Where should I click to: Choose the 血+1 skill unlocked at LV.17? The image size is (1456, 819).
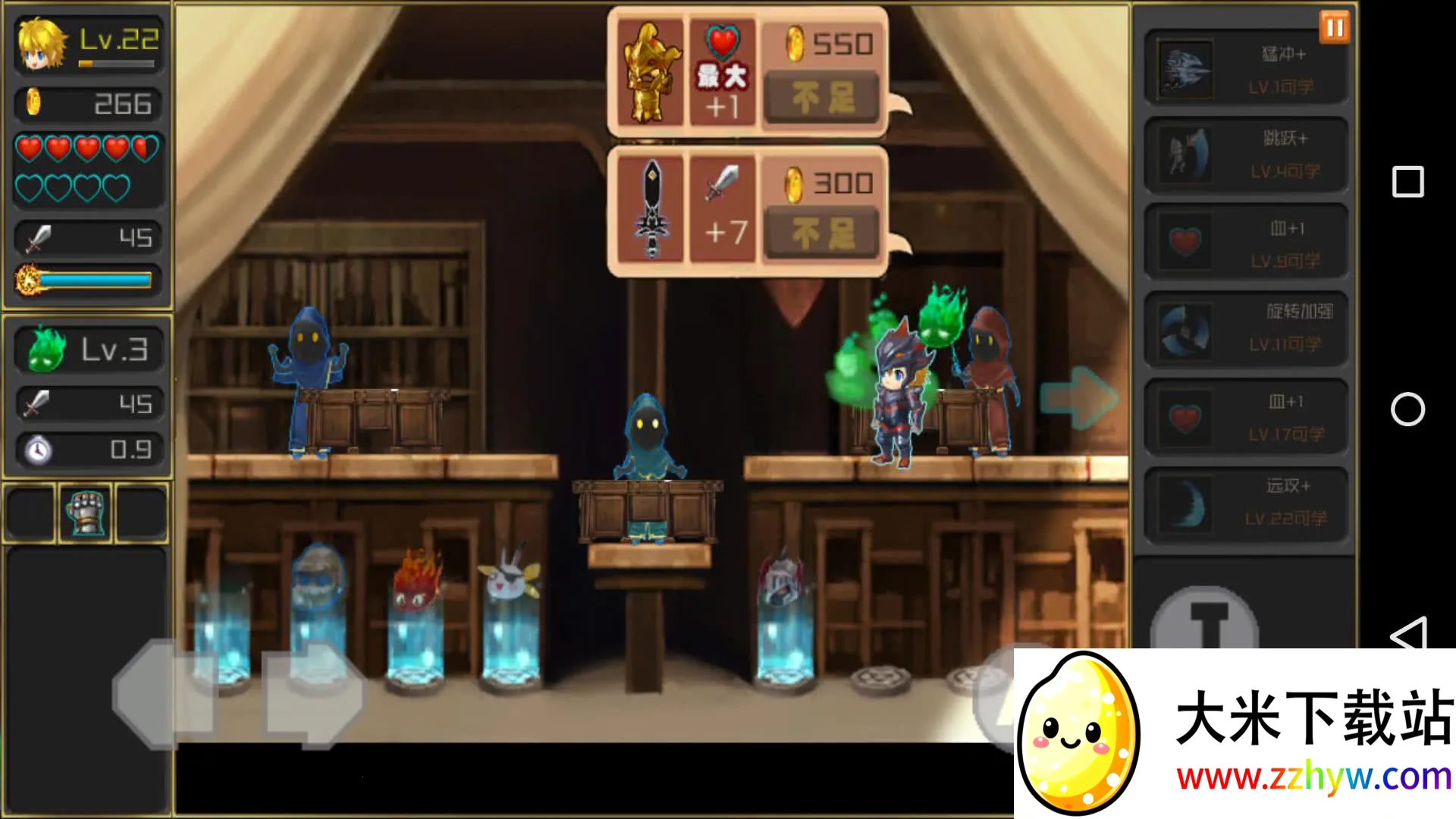[x=1245, y=418]
